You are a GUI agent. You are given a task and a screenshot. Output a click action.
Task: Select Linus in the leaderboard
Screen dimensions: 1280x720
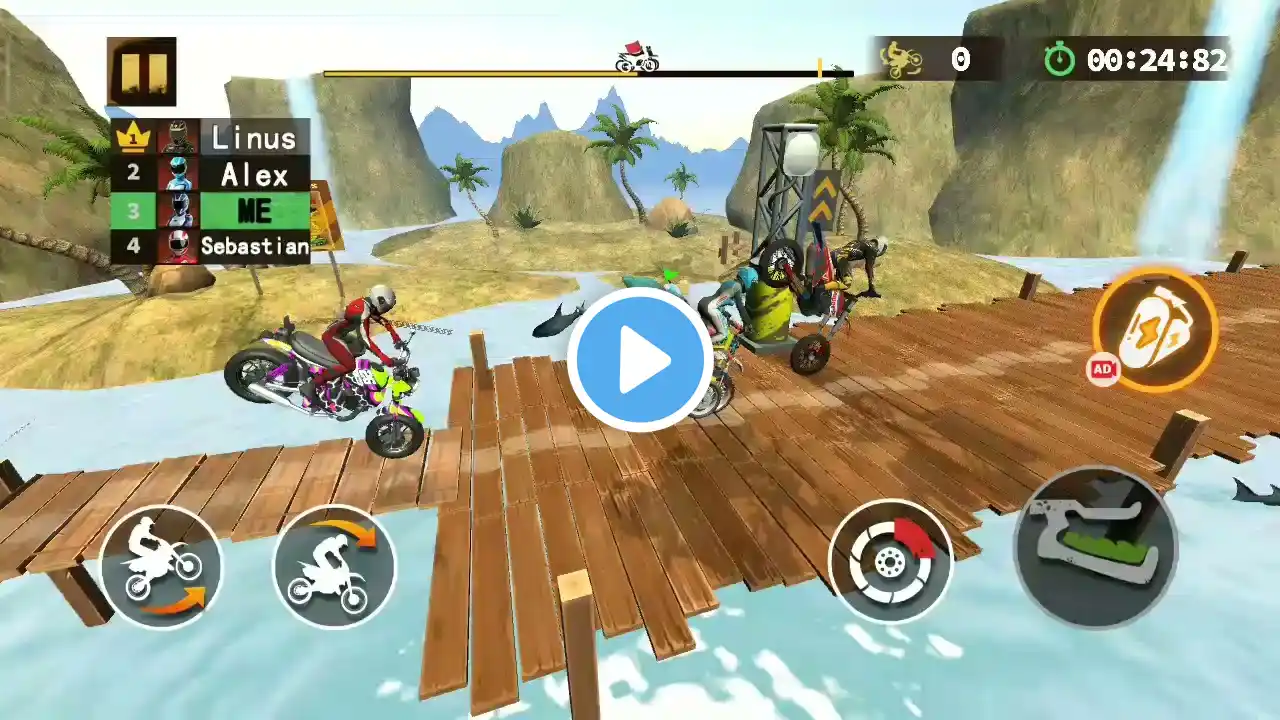211,137
